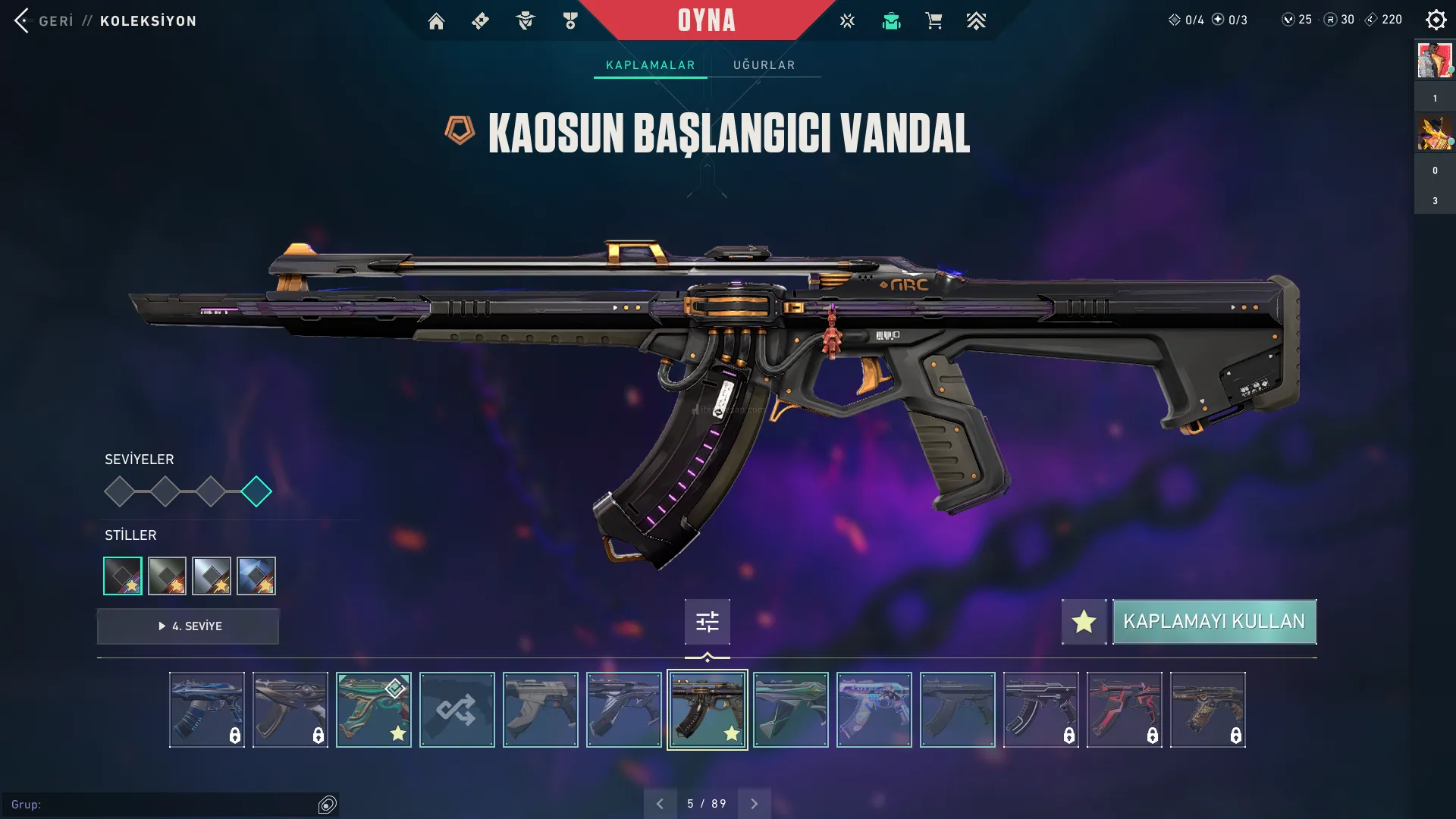
Task: Play the 4. SEVİYE preview video
Action: click(x=188, y=626)
